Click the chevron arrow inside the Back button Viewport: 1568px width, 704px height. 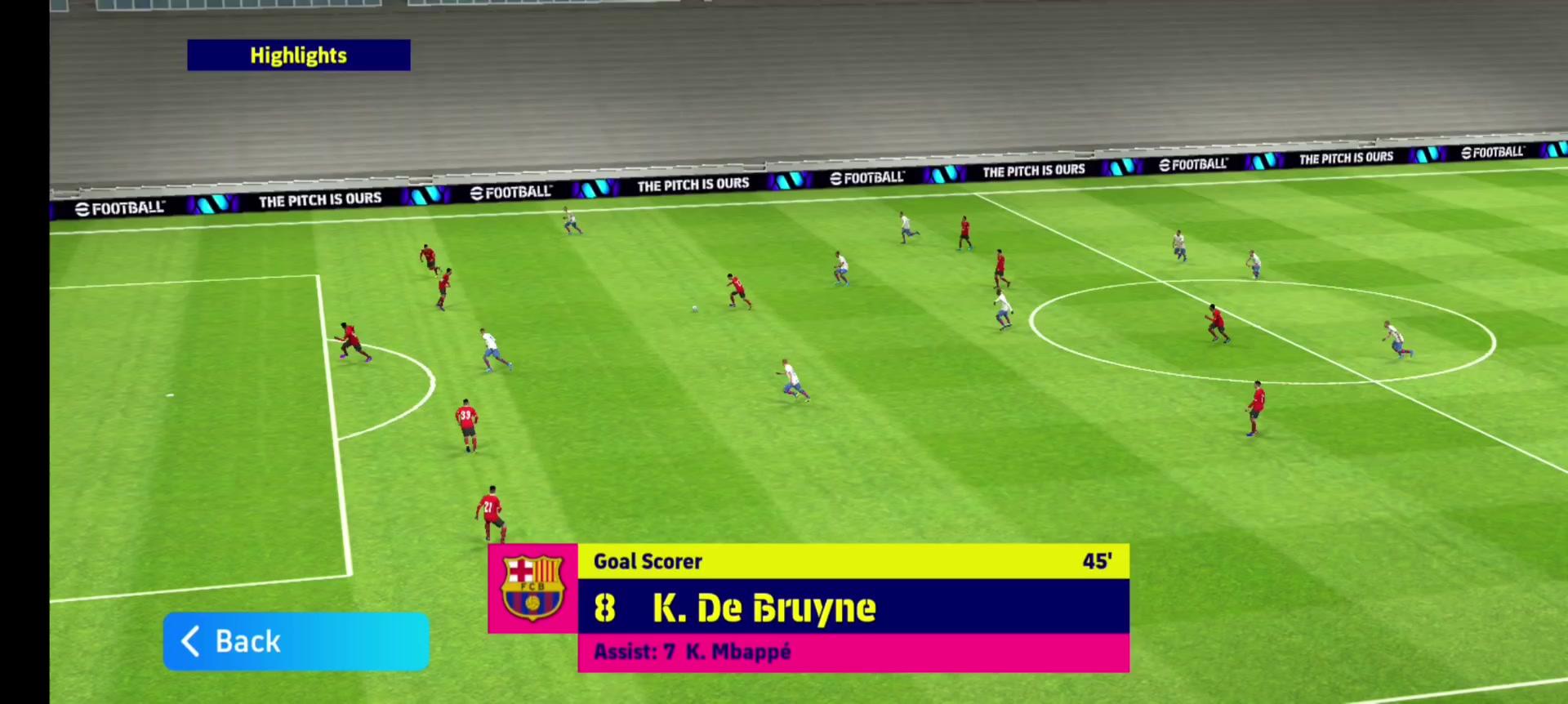[190, 641]
